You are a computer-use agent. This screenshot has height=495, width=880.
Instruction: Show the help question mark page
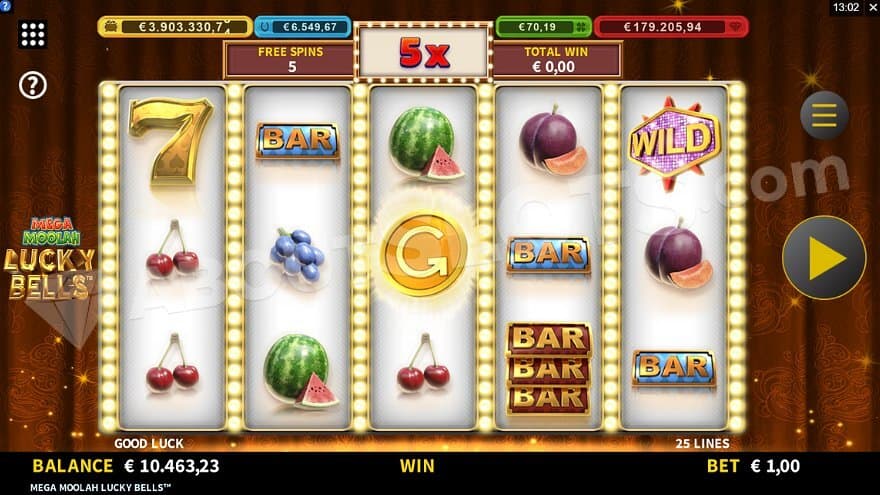[x=33, y=86]
